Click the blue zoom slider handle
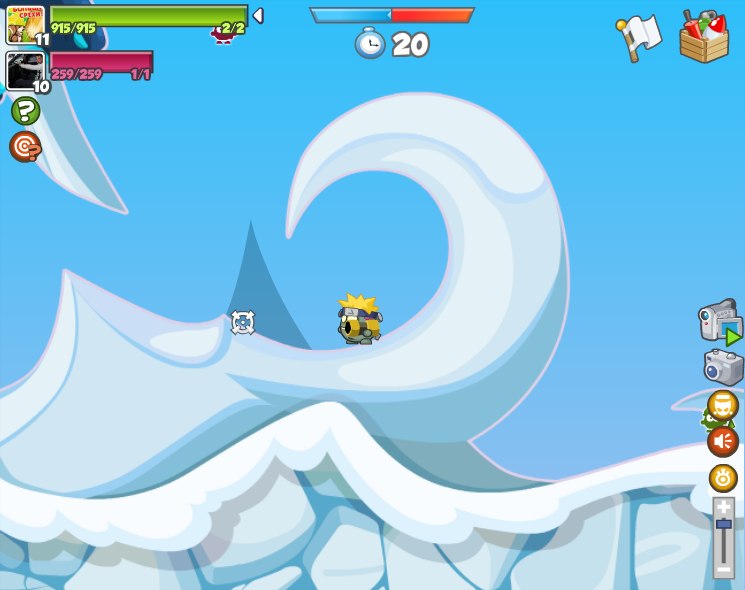The width and height of the screenshot is (745, 590). pos(723,525)
